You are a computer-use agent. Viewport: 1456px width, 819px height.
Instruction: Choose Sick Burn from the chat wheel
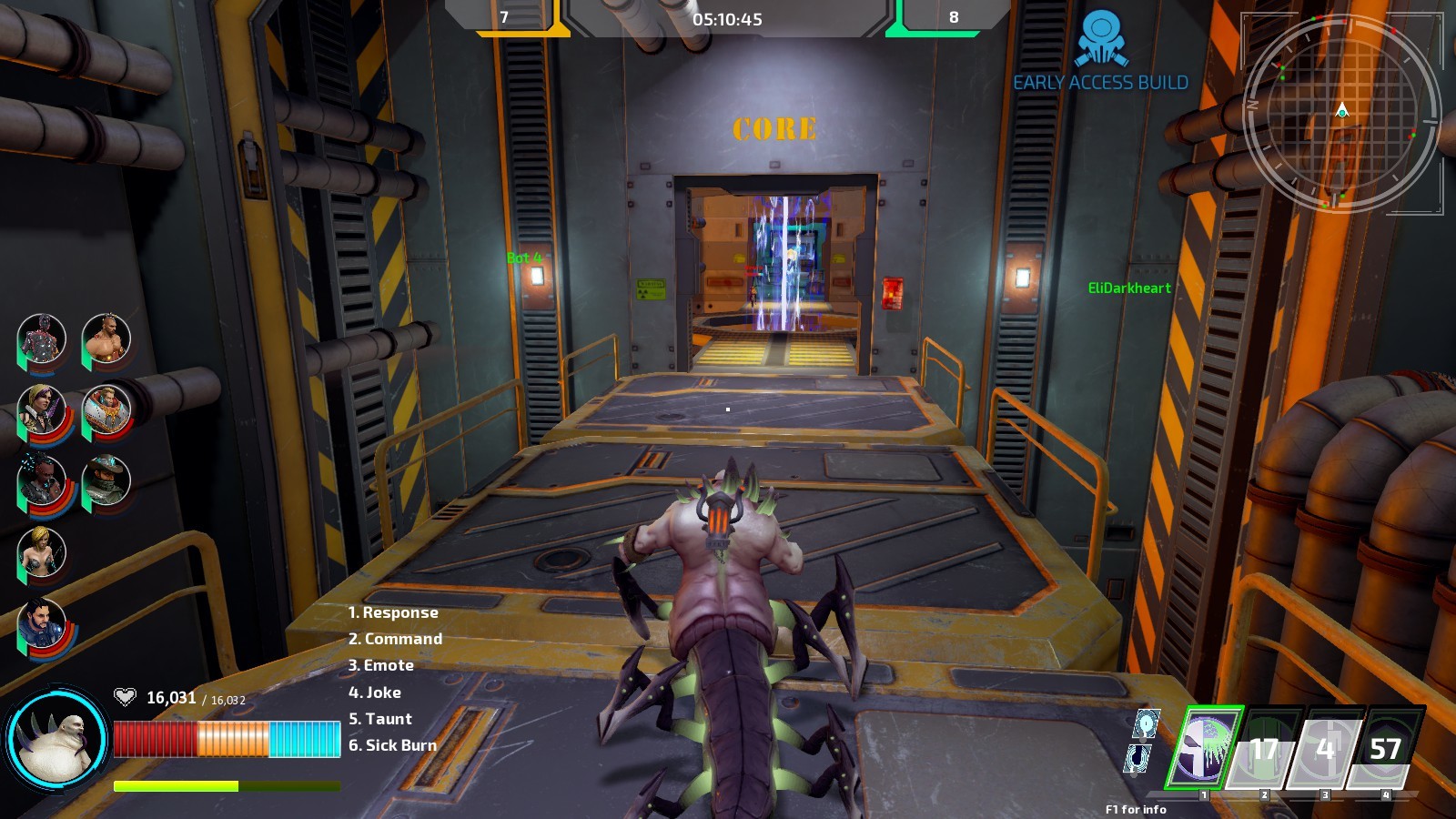point(394,744)
